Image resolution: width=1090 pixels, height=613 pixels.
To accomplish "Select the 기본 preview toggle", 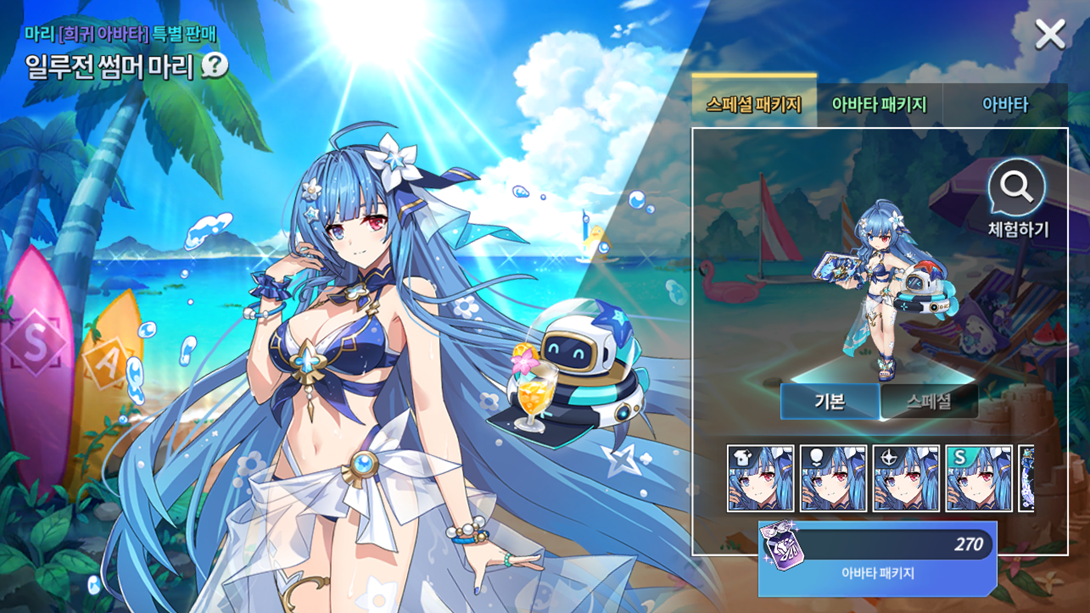I will 829,402.
